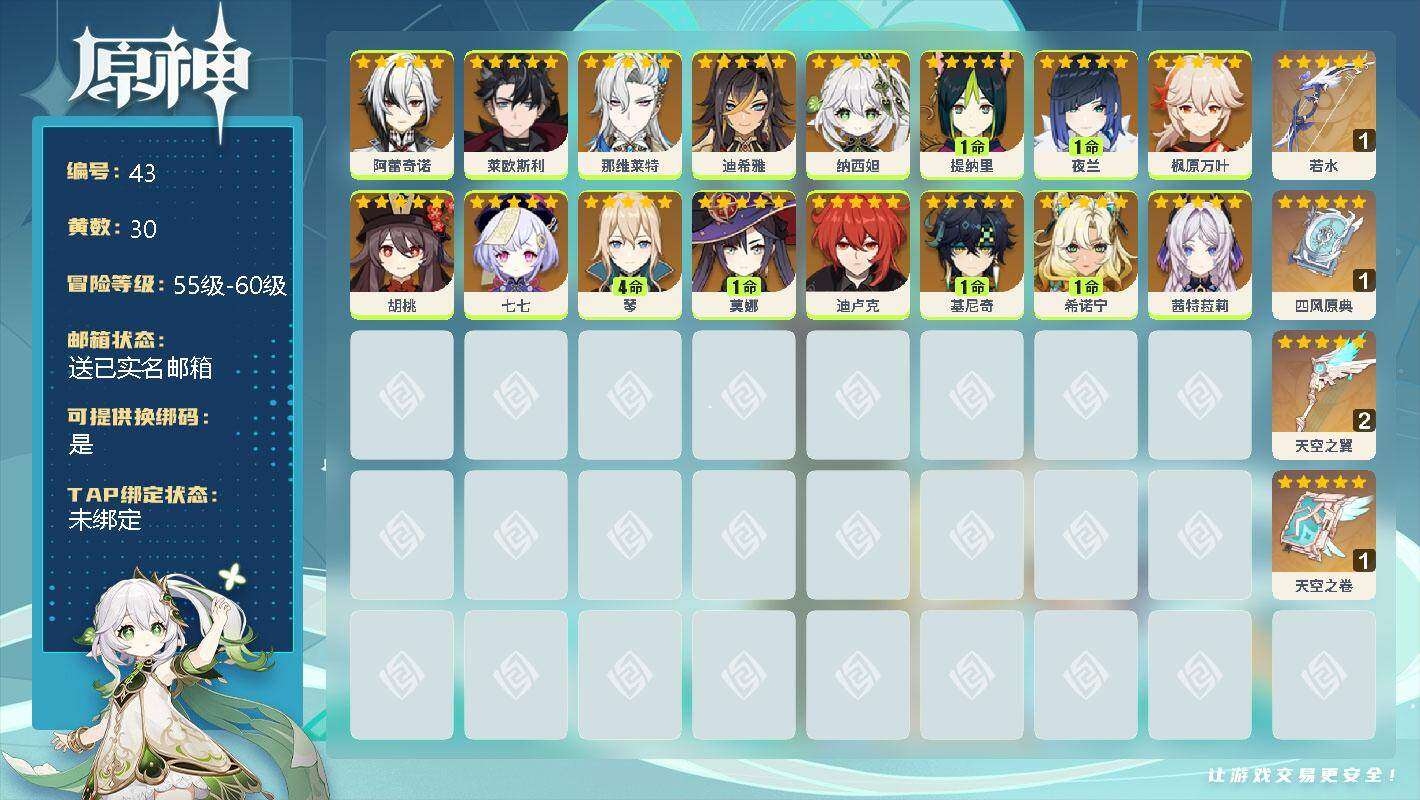Select the 莫娜 character card
The width and height of the screenshot is (1420, 800).
743,254
